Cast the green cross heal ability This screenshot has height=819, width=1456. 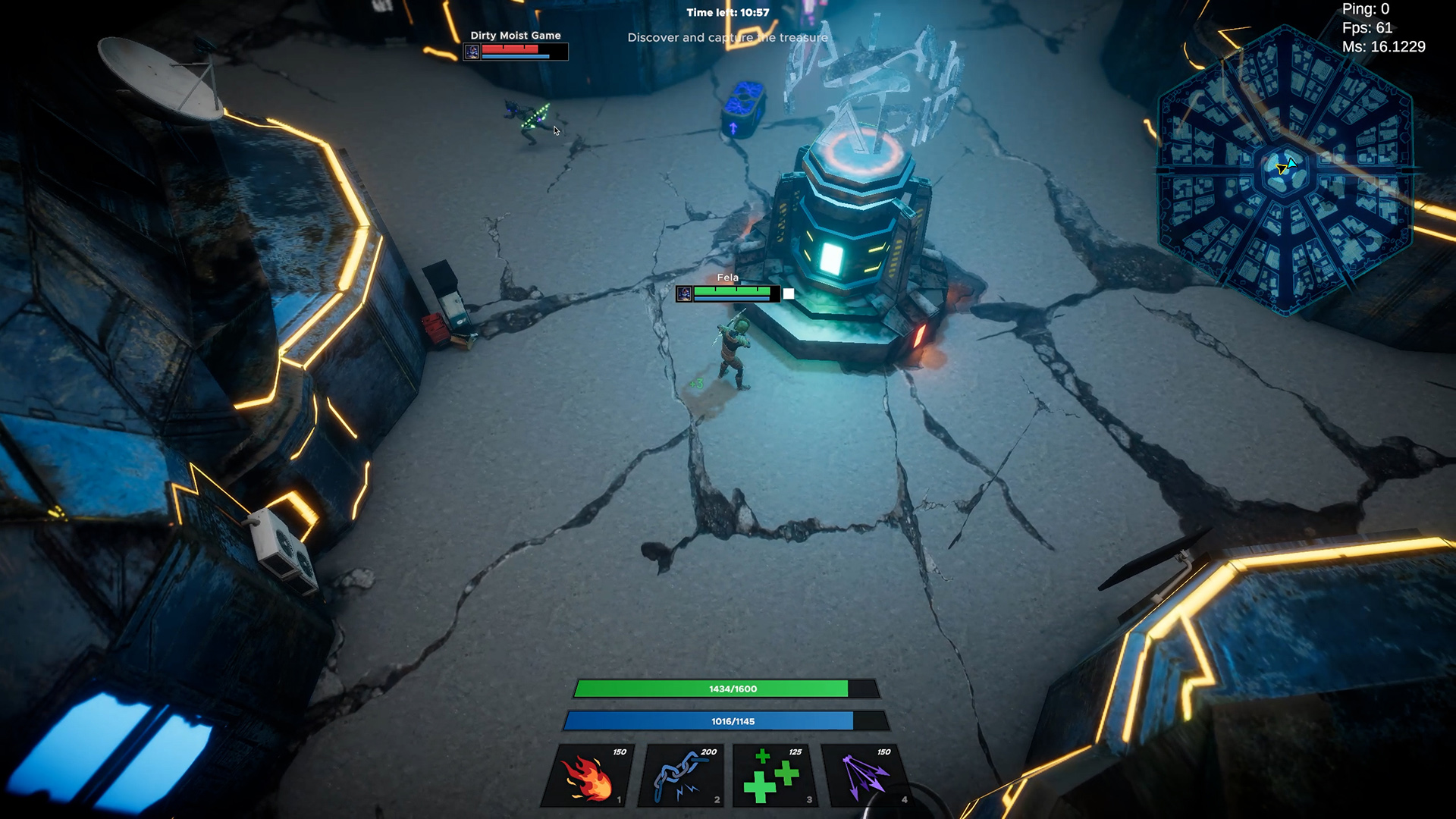tap(773, 776)
